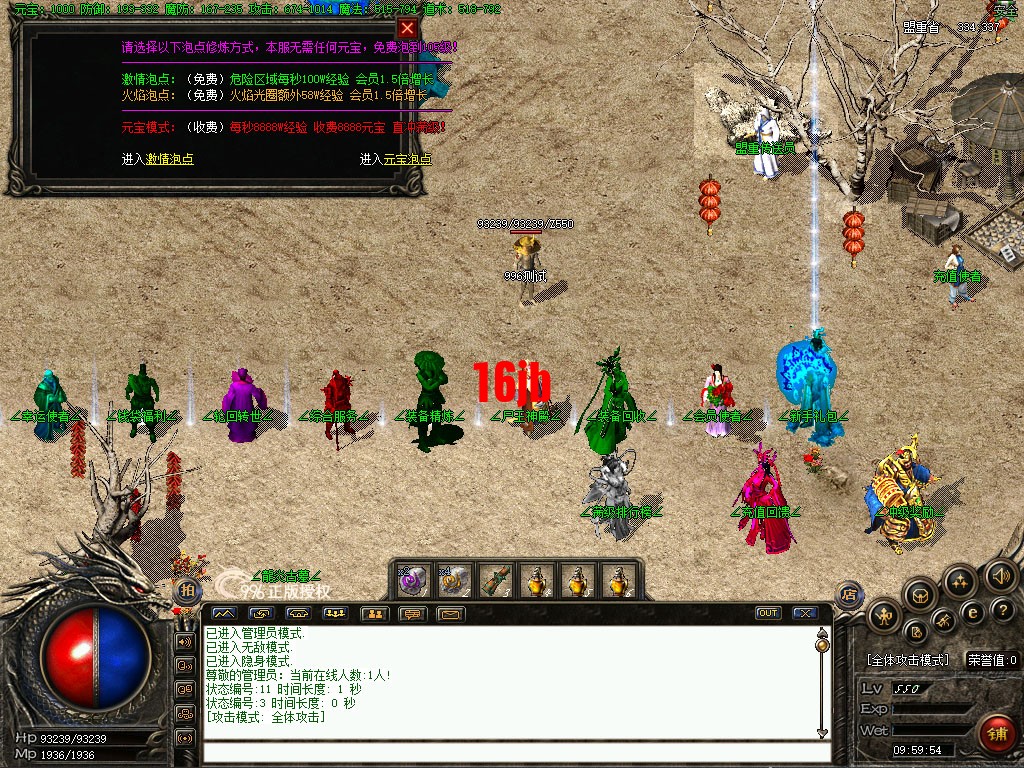Choose the 元宝泡点 link
This screenshot has height=768, width=1024.
tap(408, 159)
